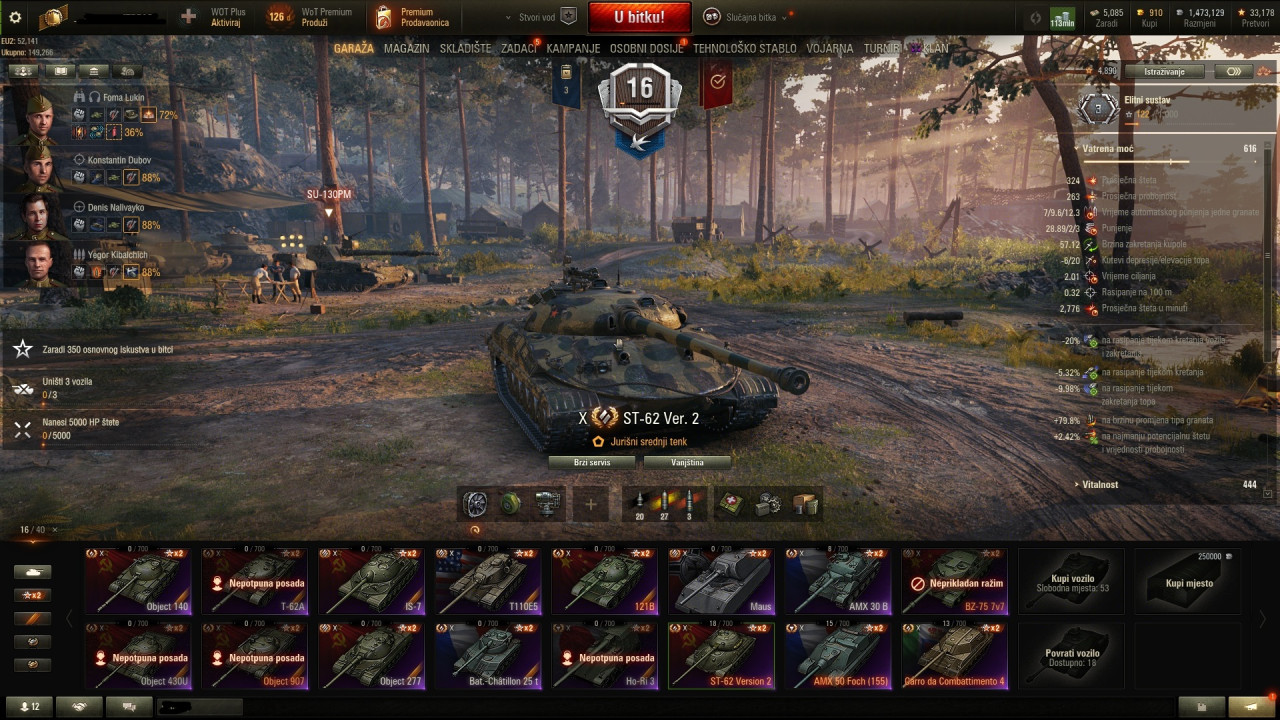Pick the AMX 50 Foch (155) tank
The width and height of the screenshot is (1280, 720).
[838, 656]
